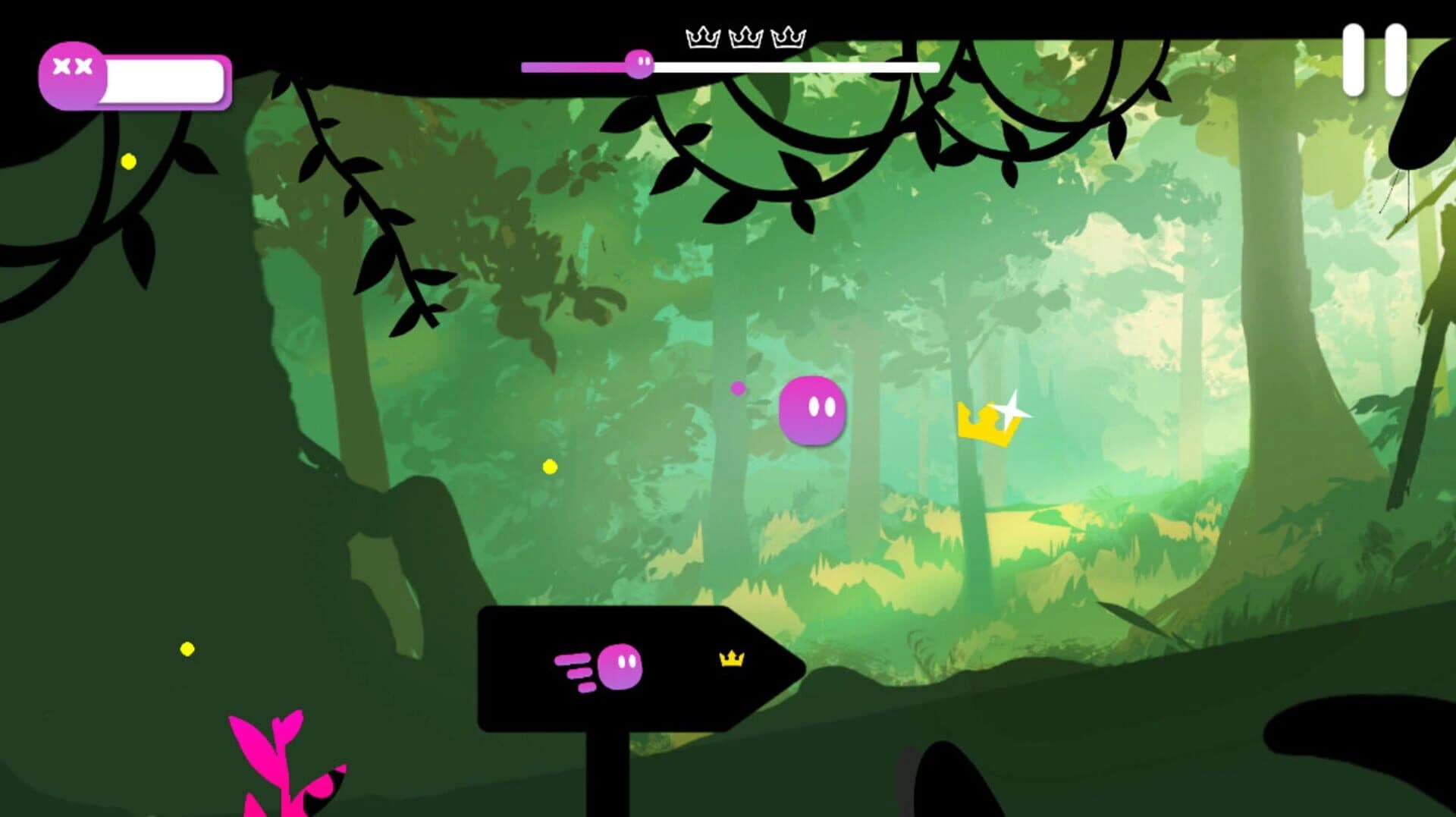Click the signpost's wooden post
This screenshot has width=1456, height=817.
pyautogui.click(x=607, y=766)
